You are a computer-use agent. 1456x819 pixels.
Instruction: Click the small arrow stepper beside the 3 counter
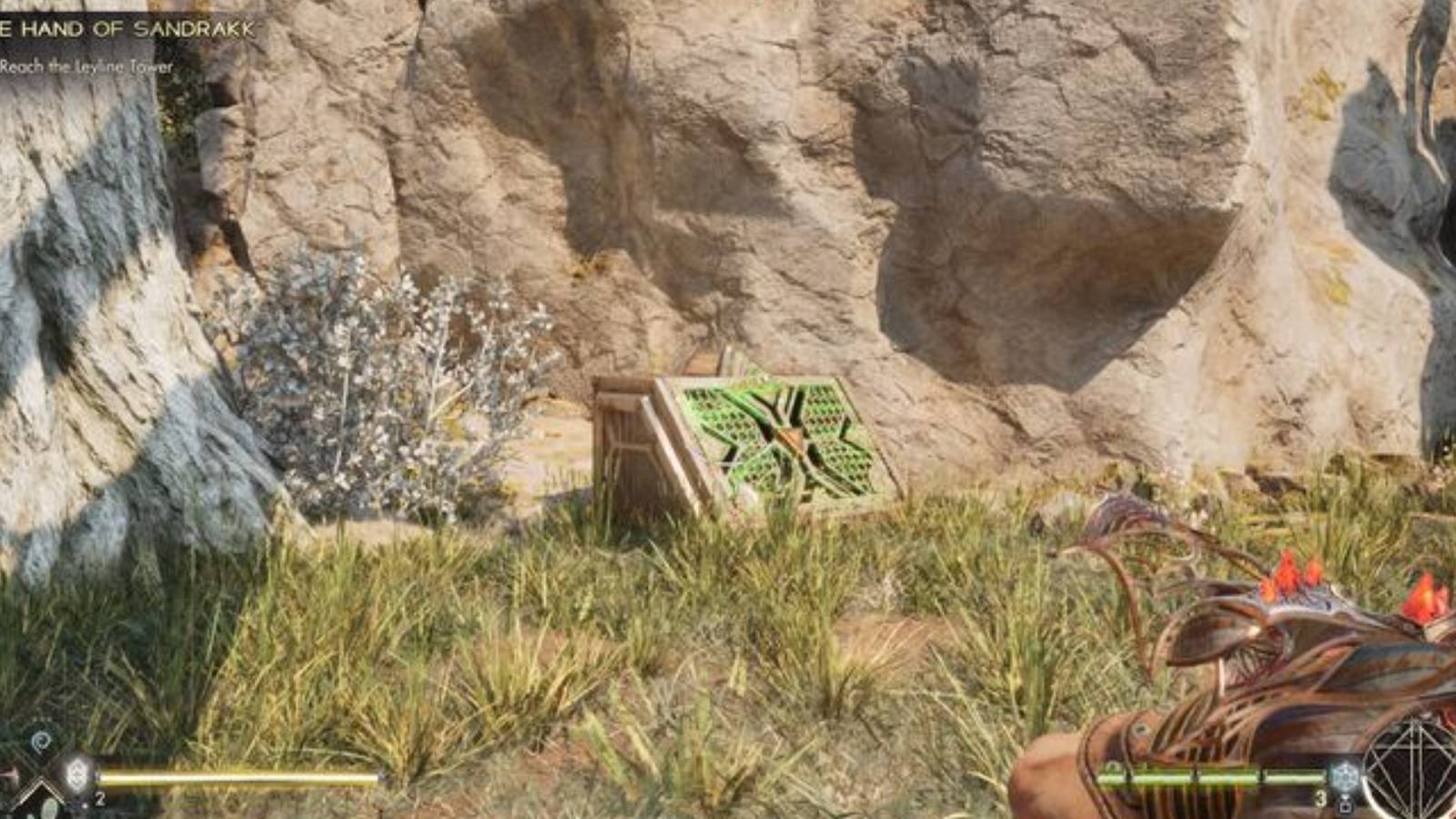(1347, 803)
